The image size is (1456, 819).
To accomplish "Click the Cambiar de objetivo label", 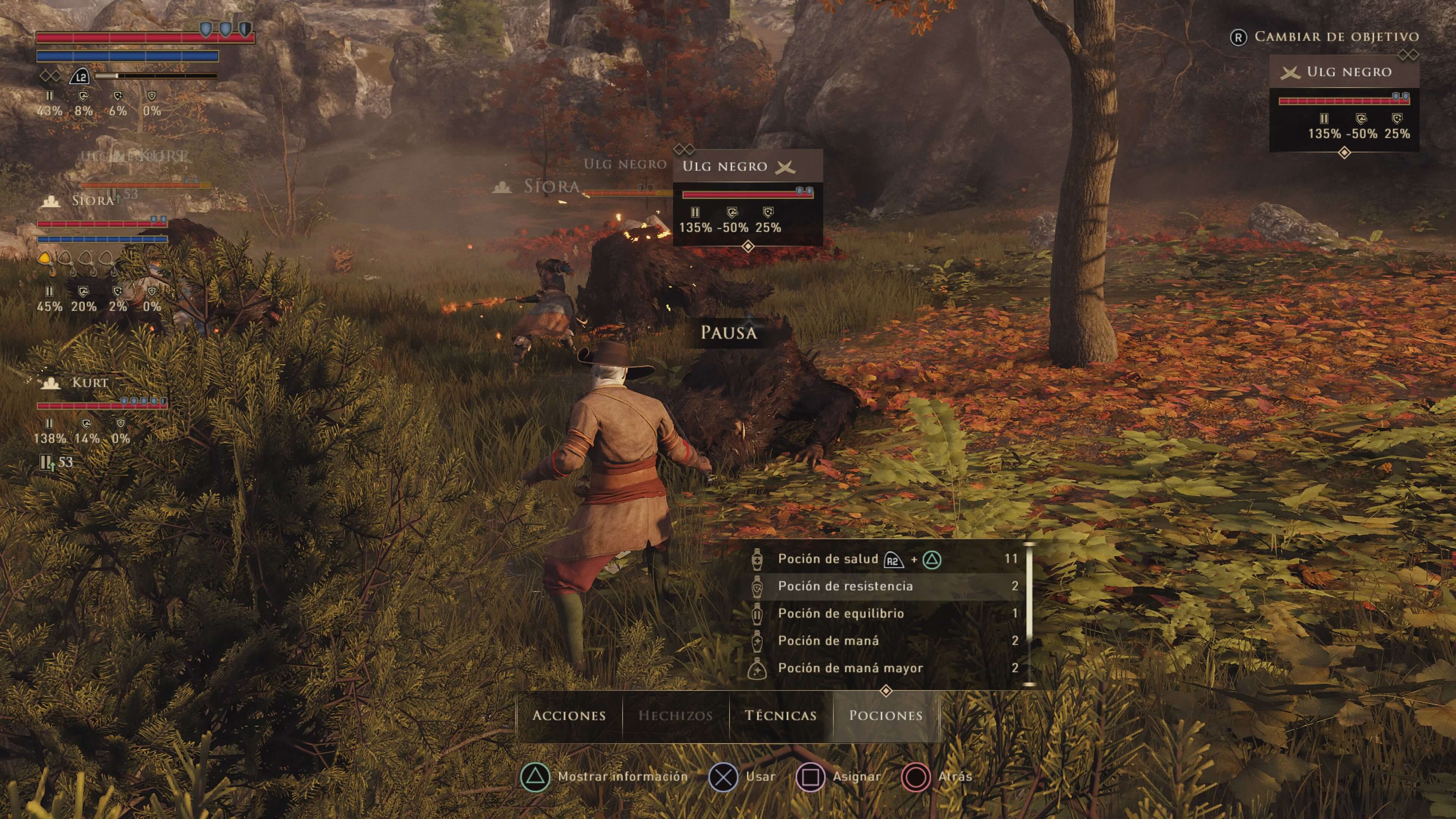I will (1336, 37).
